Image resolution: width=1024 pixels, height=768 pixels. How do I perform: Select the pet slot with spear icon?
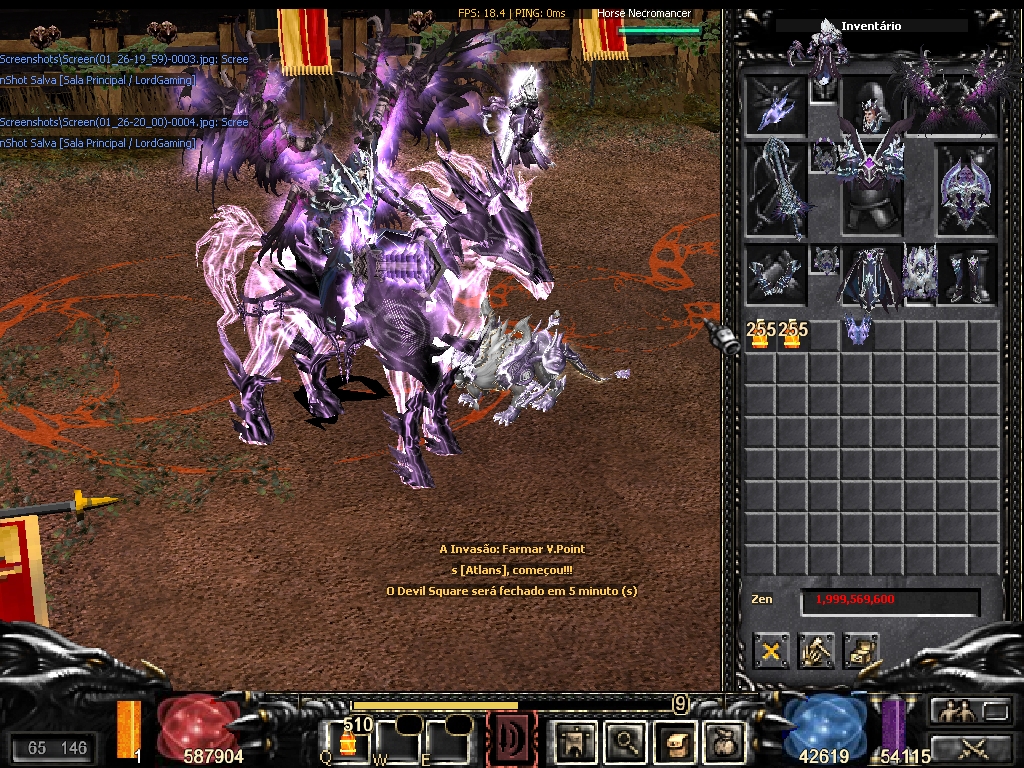point(776,106)
